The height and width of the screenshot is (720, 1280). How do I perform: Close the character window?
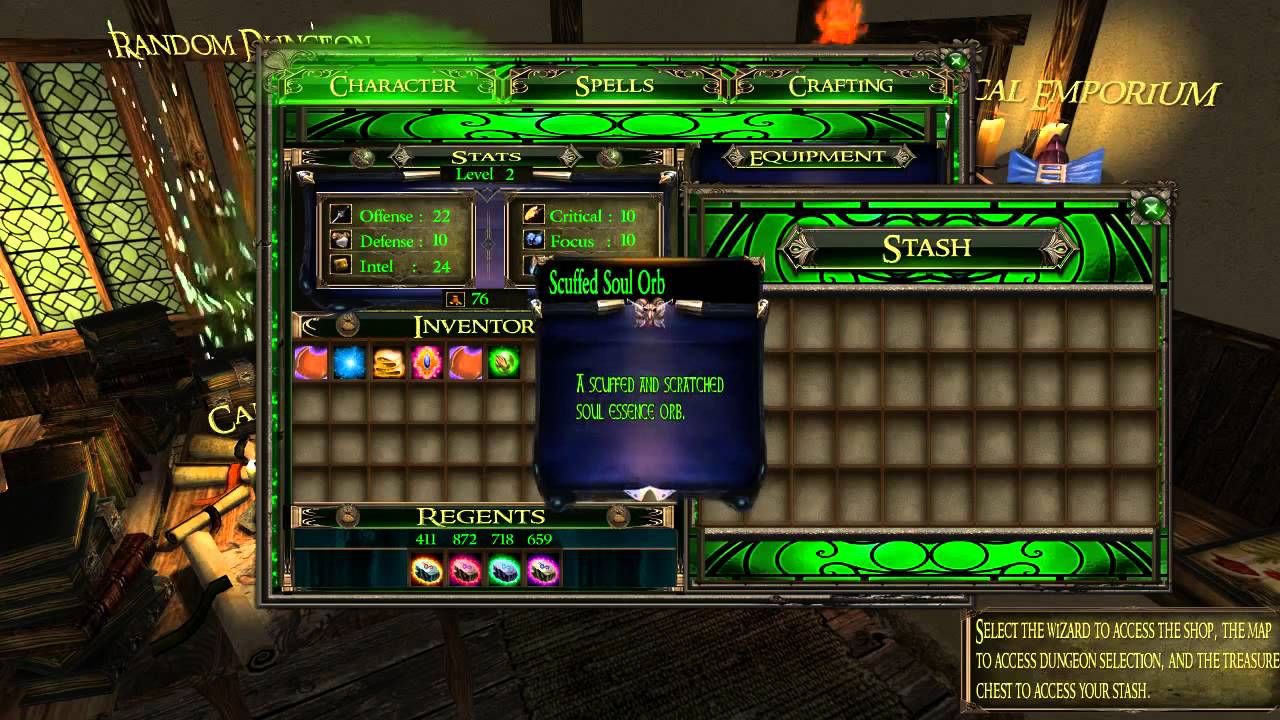tap(956, 61)
